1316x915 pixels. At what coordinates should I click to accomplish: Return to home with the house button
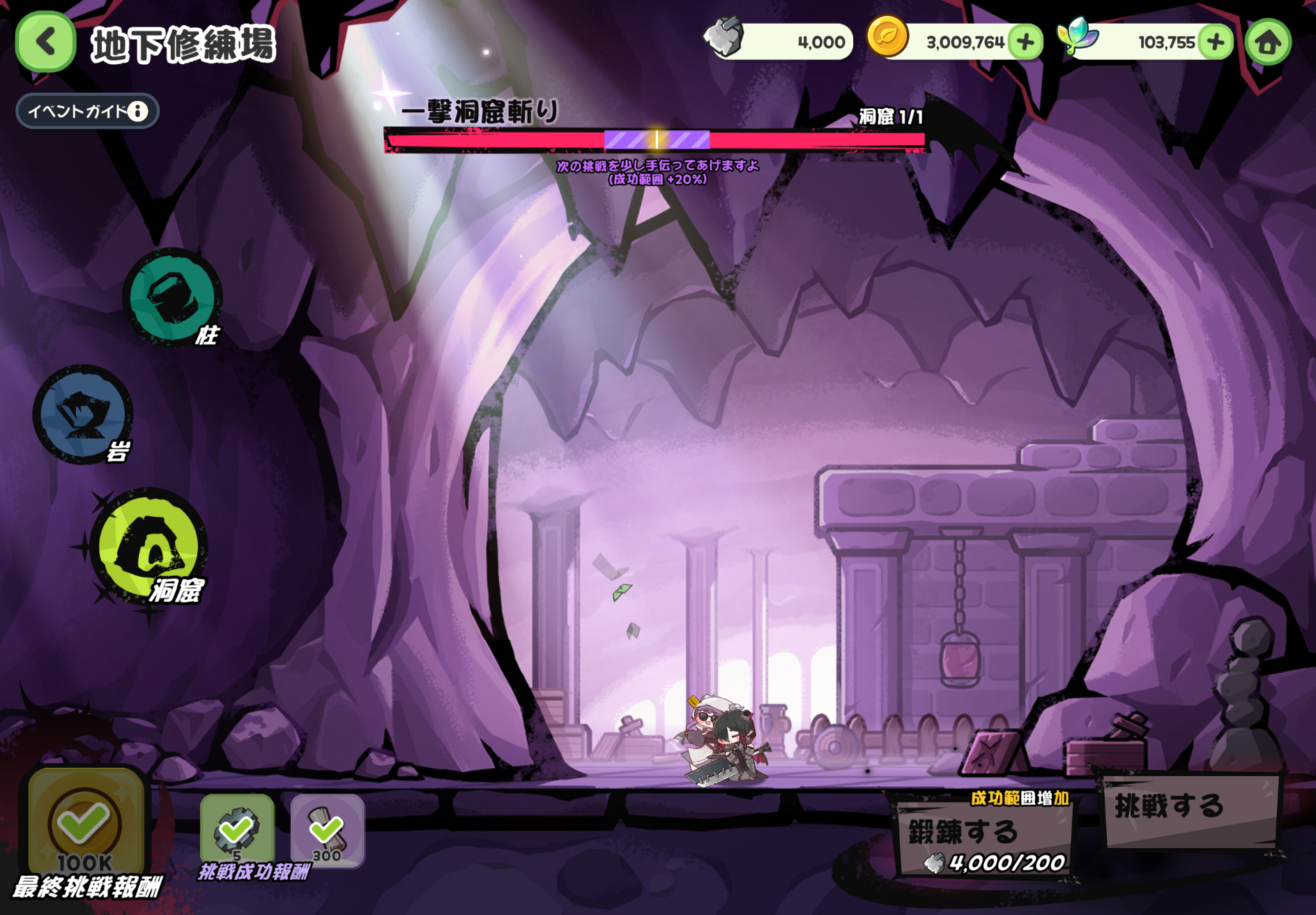pyautogui.click(x=1268, y=43)
